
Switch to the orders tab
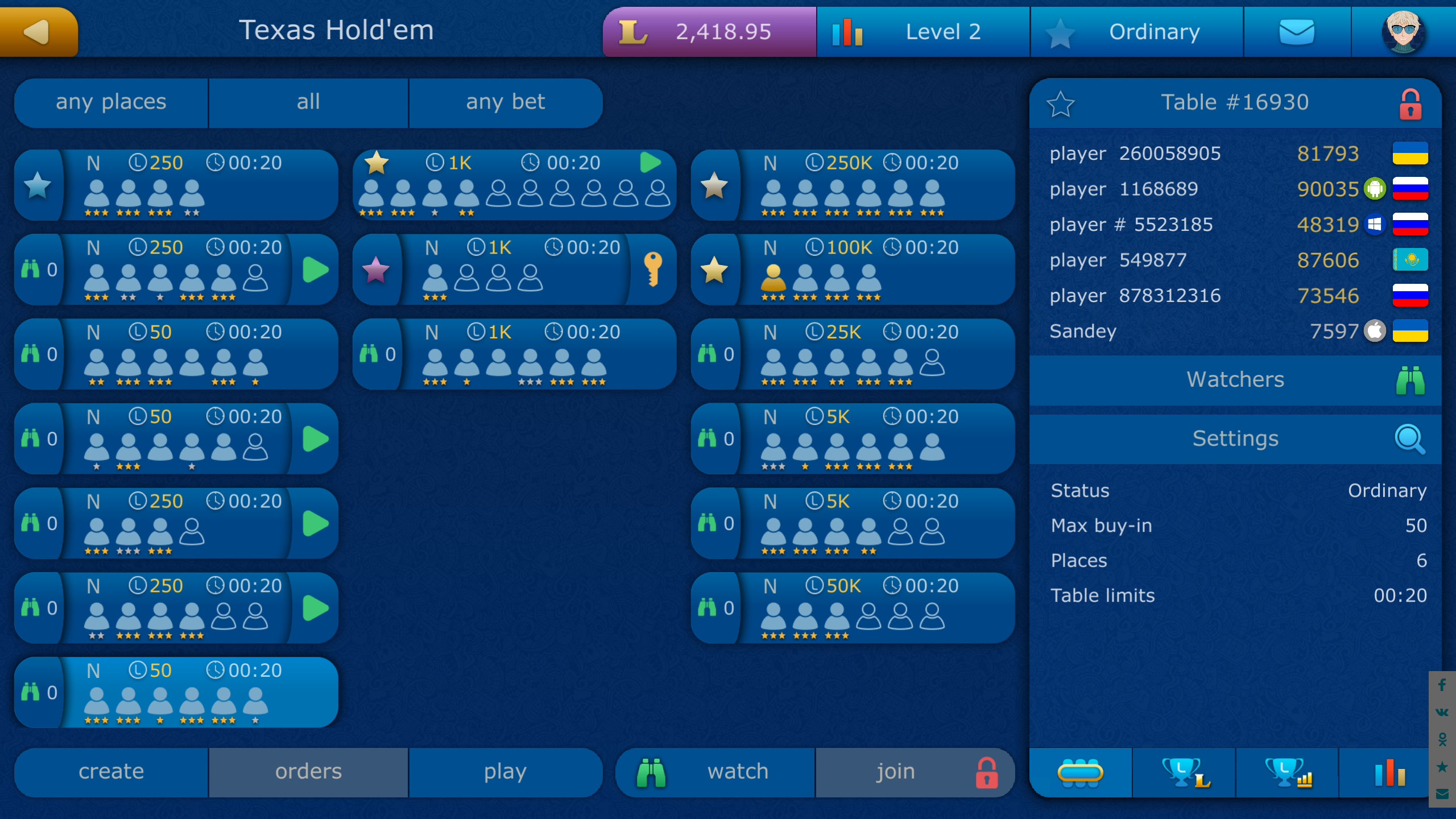[x=309, y=772]
